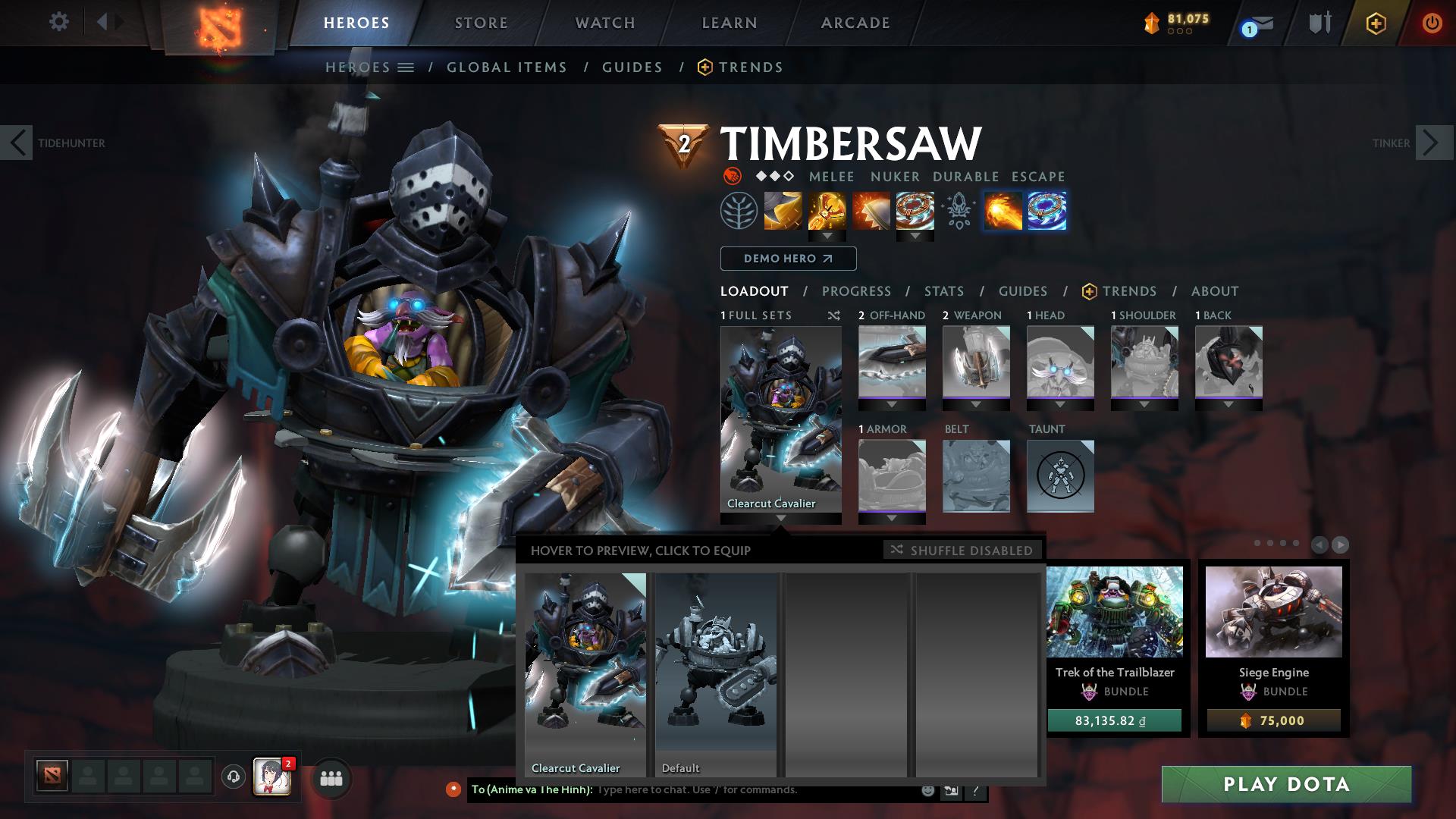The image size is (1456, 819).
Task: Open the Heroes hamburger menu
Action: click(407, 67)
